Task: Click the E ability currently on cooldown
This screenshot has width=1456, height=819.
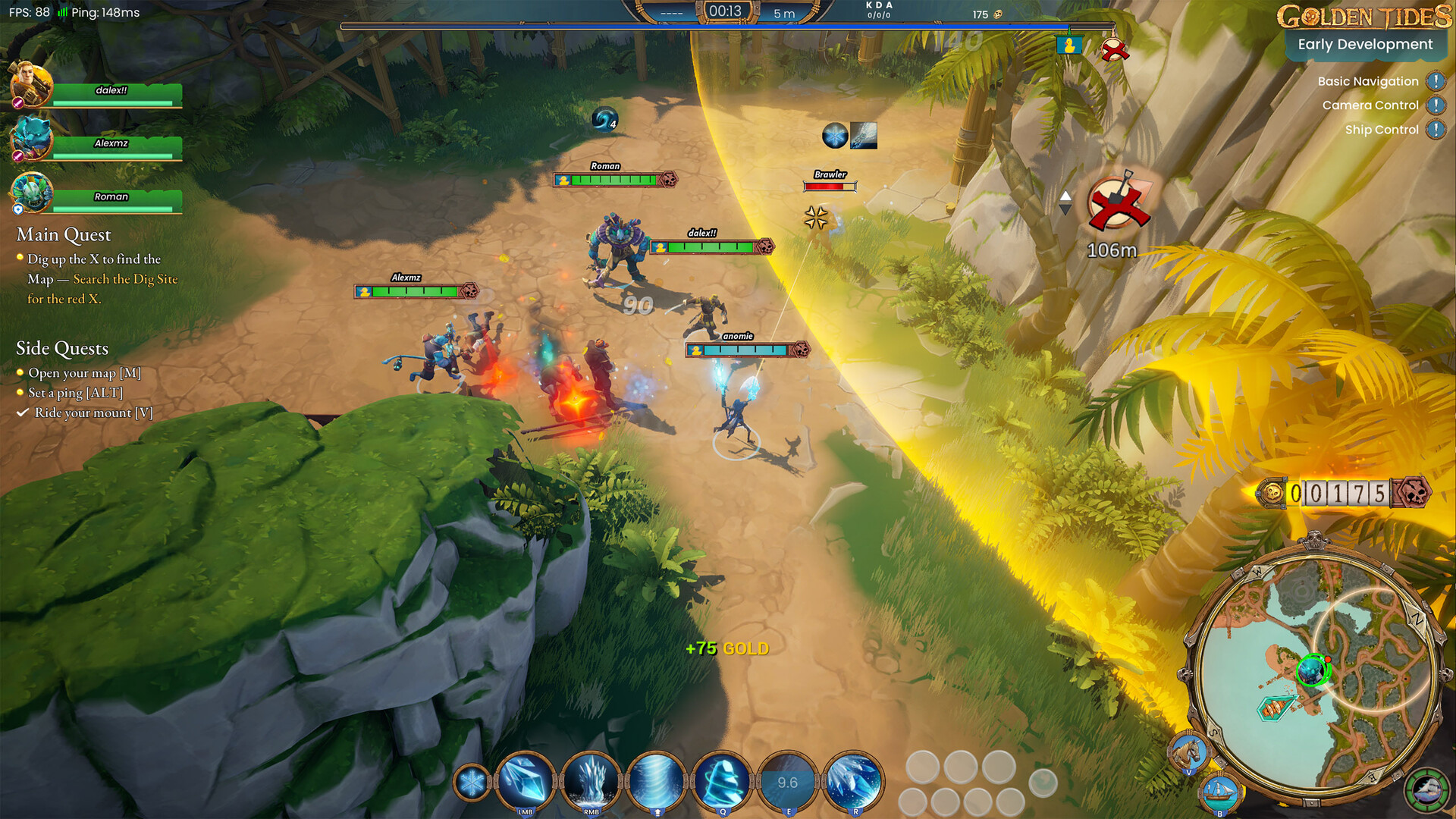Action: pyautogui.click(x=787, y=780)
